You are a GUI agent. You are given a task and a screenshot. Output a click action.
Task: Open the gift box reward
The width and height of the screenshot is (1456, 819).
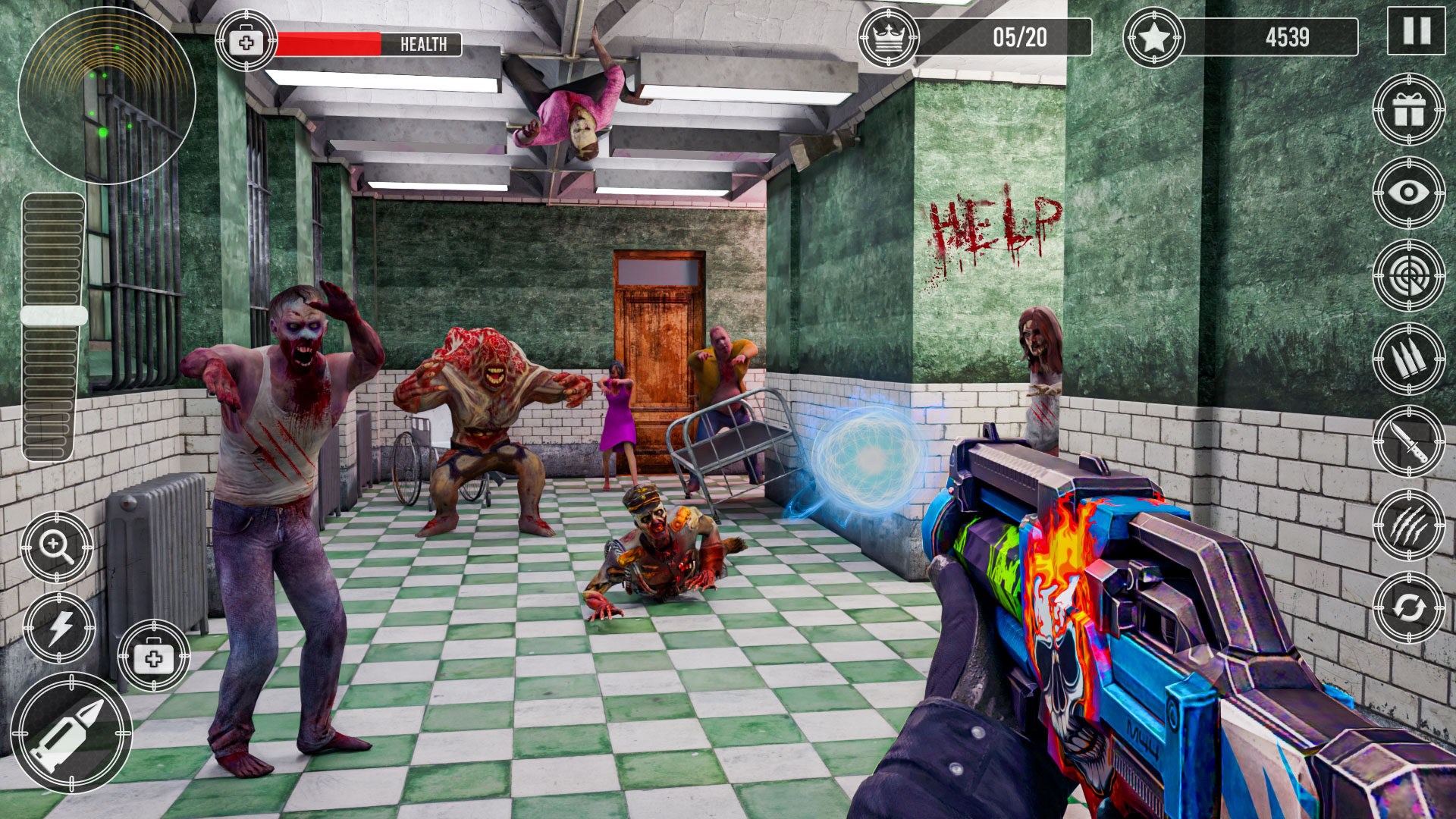coord(1408,110)
